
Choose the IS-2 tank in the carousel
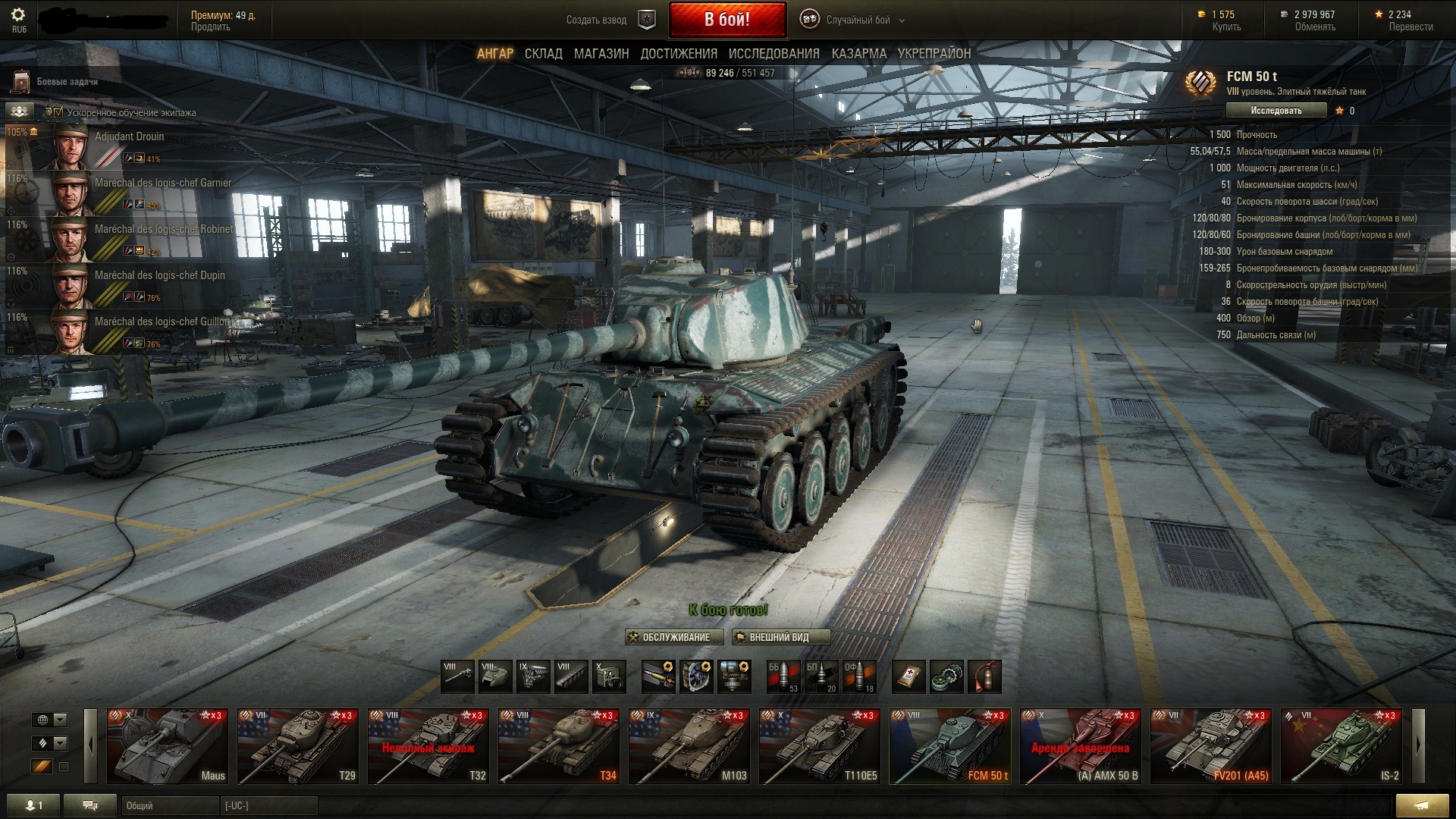pos(1341,746)
